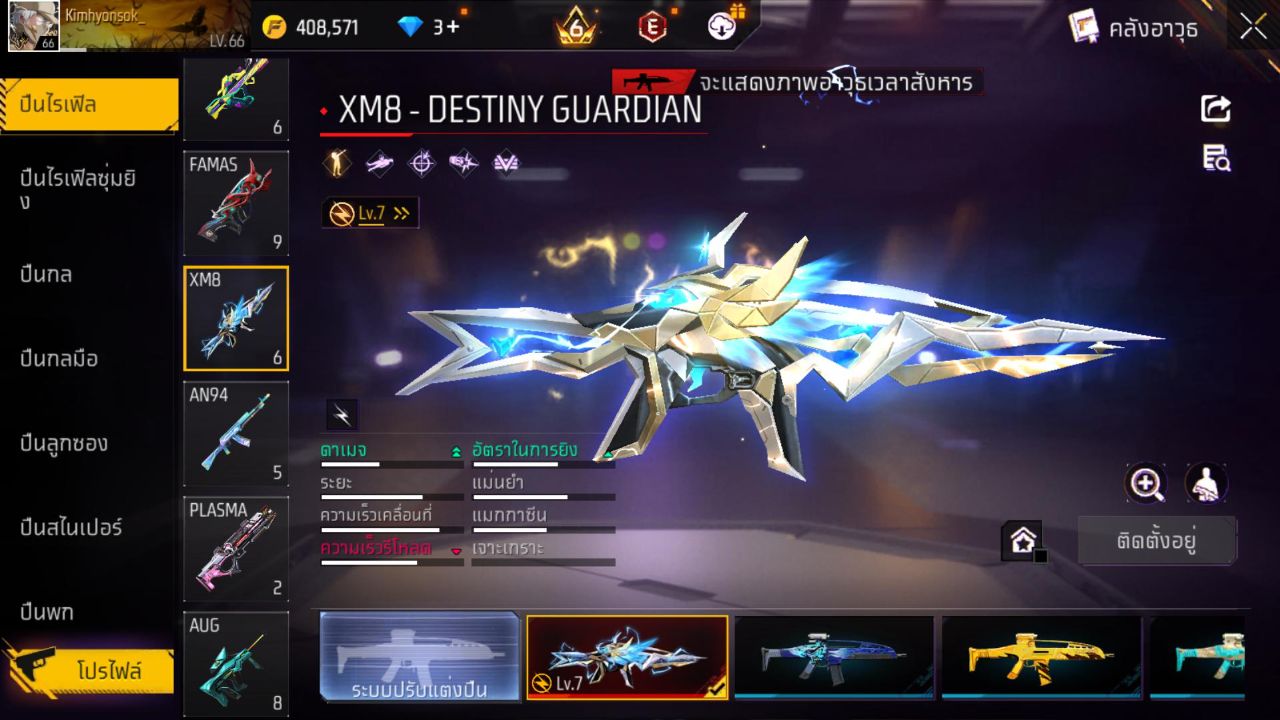
Task: Click the ติดตั้งอยู่ equipped button
Action: [x=1157, y=541]
